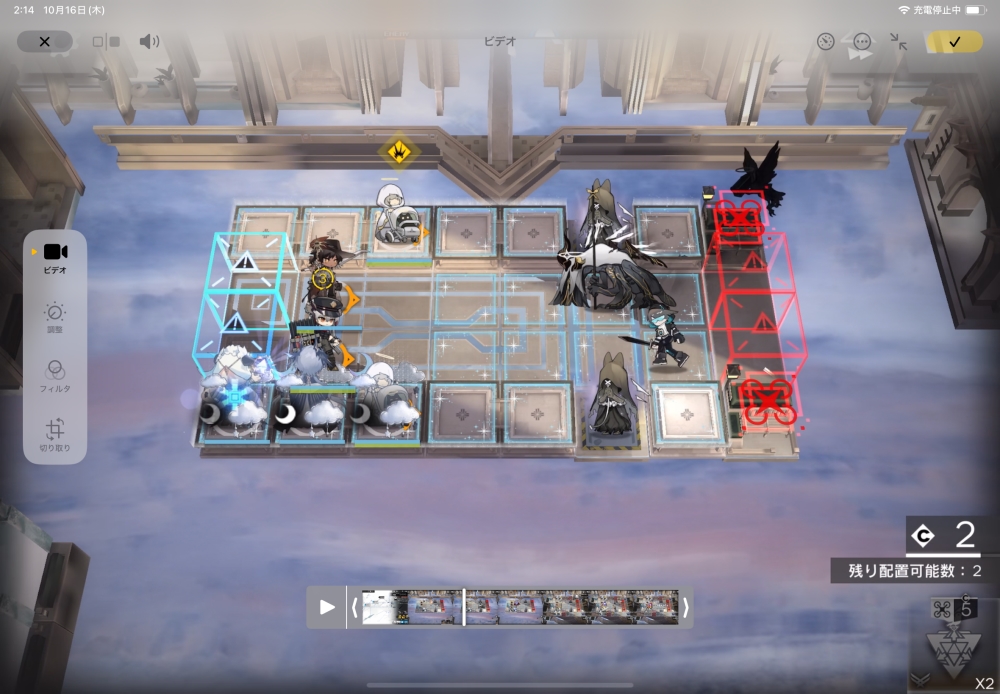
Task: Open the 調整 adjustment tool
Action: [x=55, y=318]
